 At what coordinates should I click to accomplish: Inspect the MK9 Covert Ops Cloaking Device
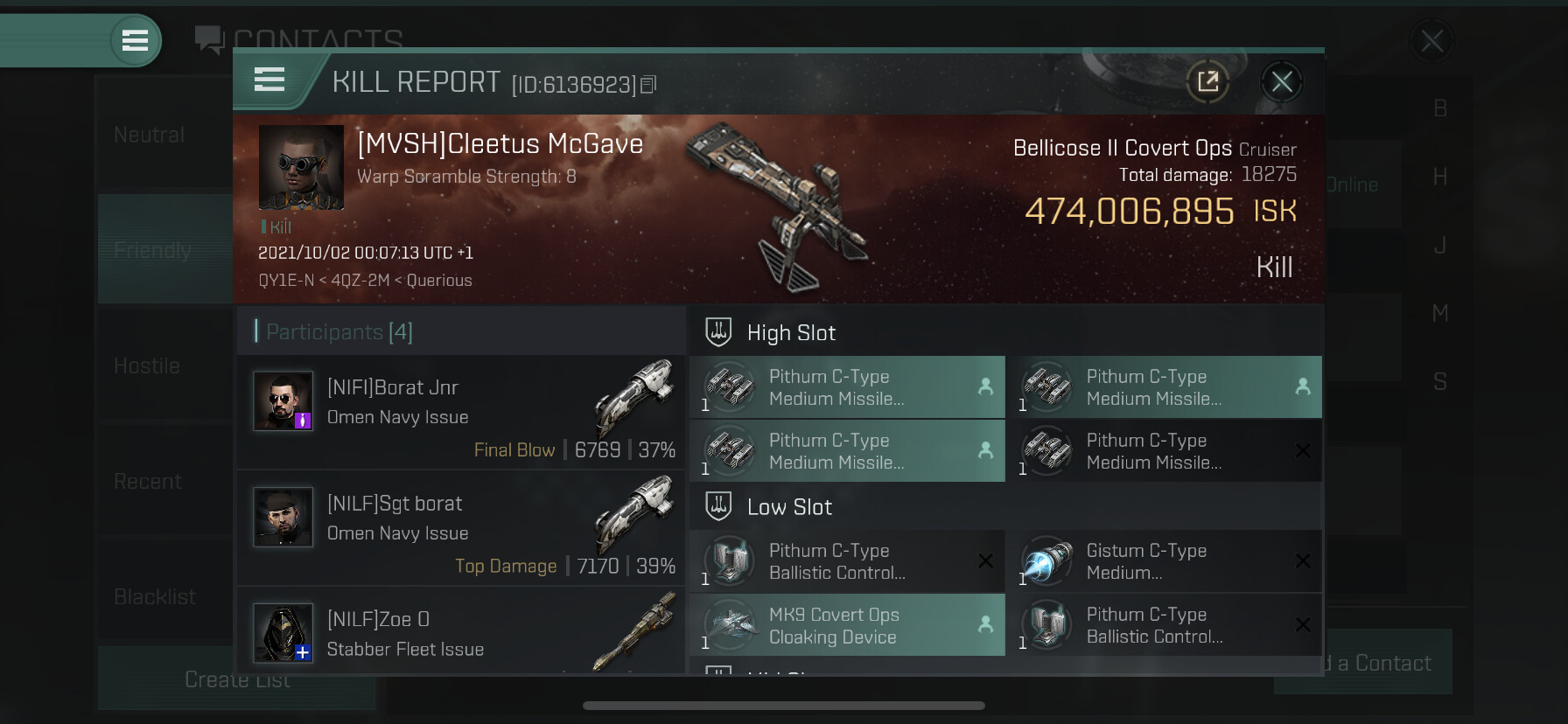tap(847, 625)
